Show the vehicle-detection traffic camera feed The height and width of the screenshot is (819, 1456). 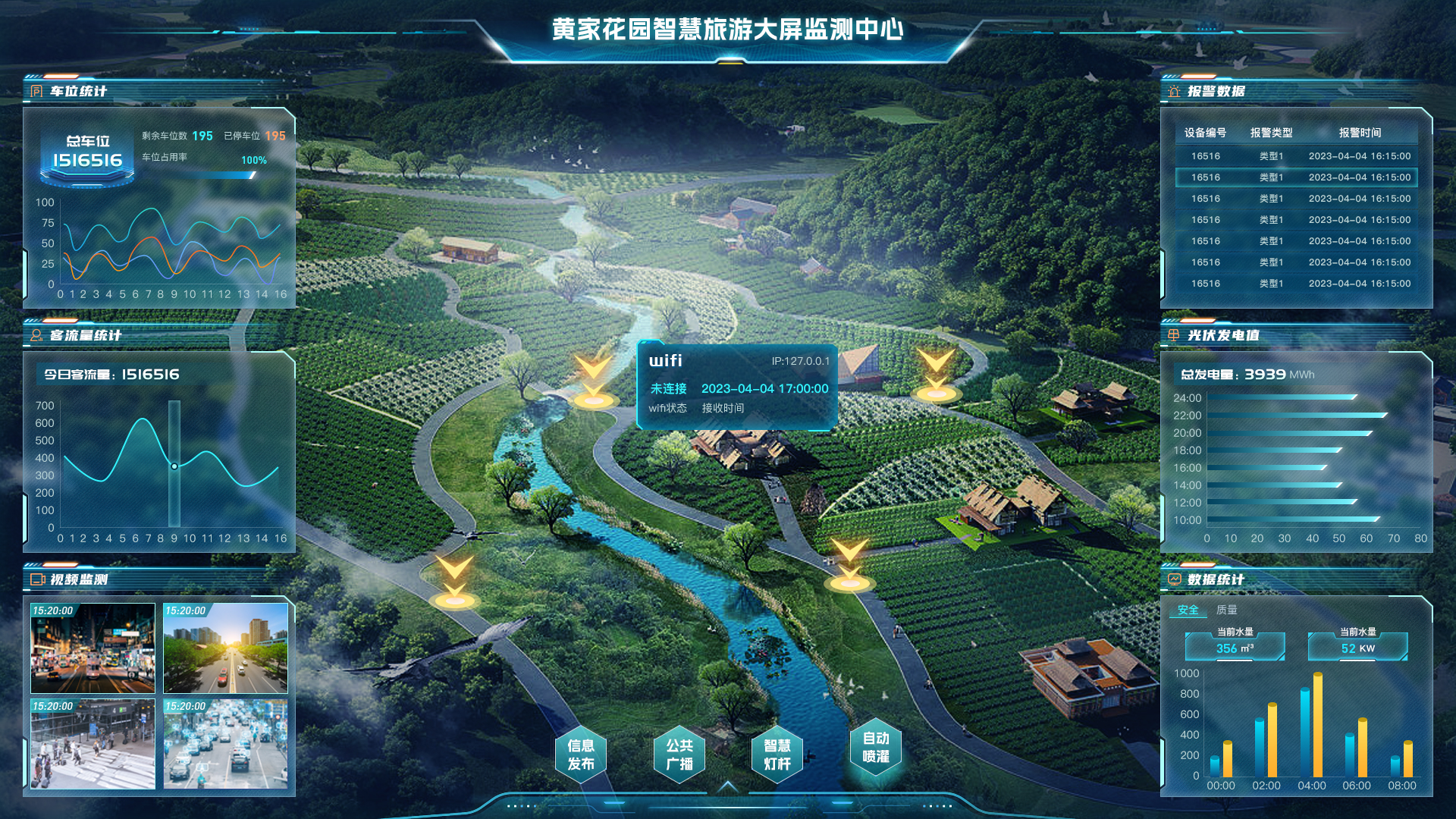pos(226,744)
